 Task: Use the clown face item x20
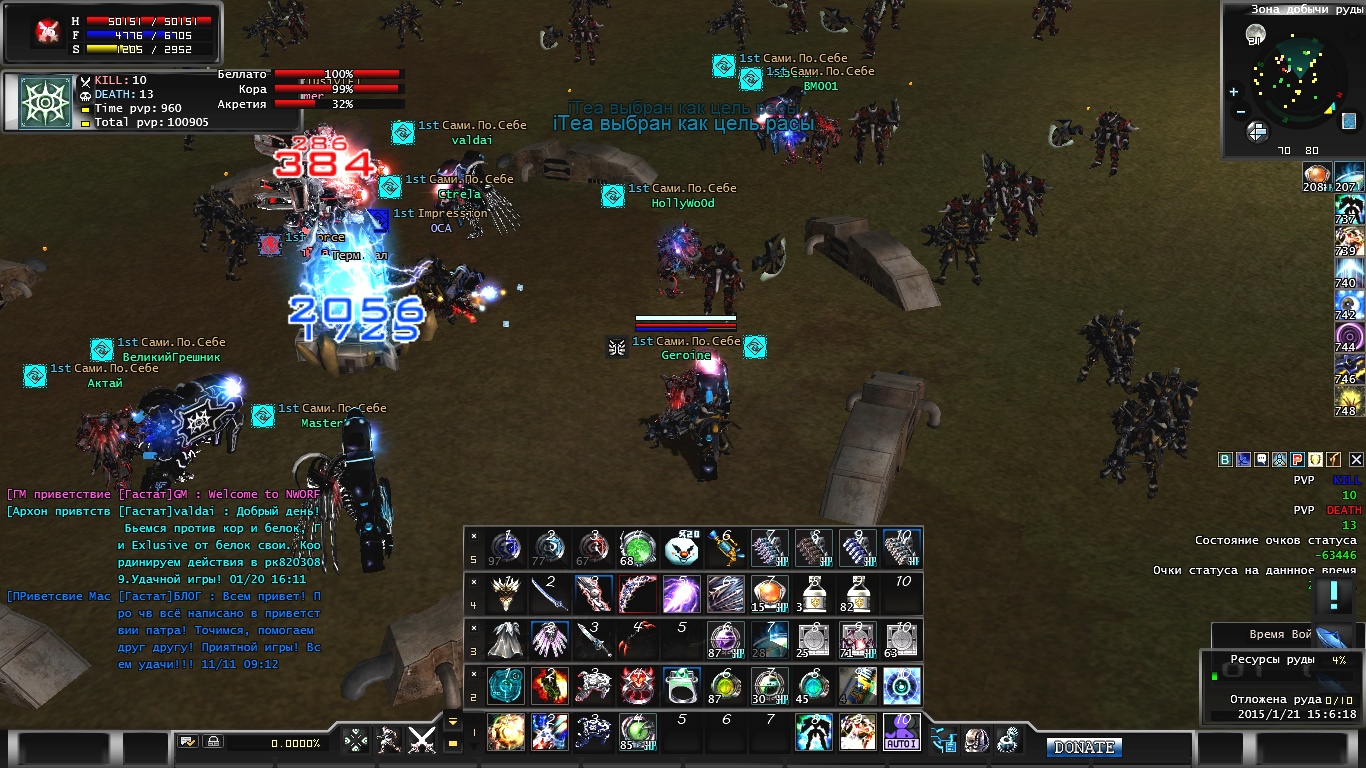pos(682,549)
